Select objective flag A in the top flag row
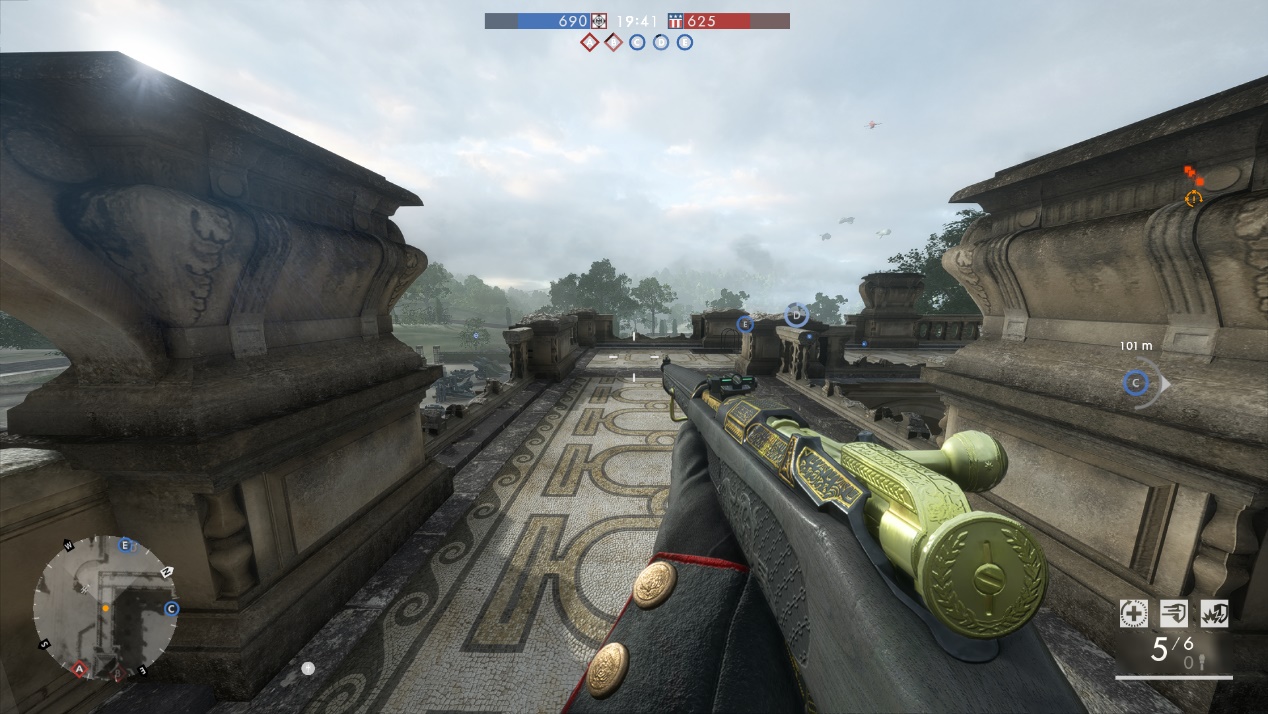The width and height of the screenshot is (1268, 714). point(589,42)
